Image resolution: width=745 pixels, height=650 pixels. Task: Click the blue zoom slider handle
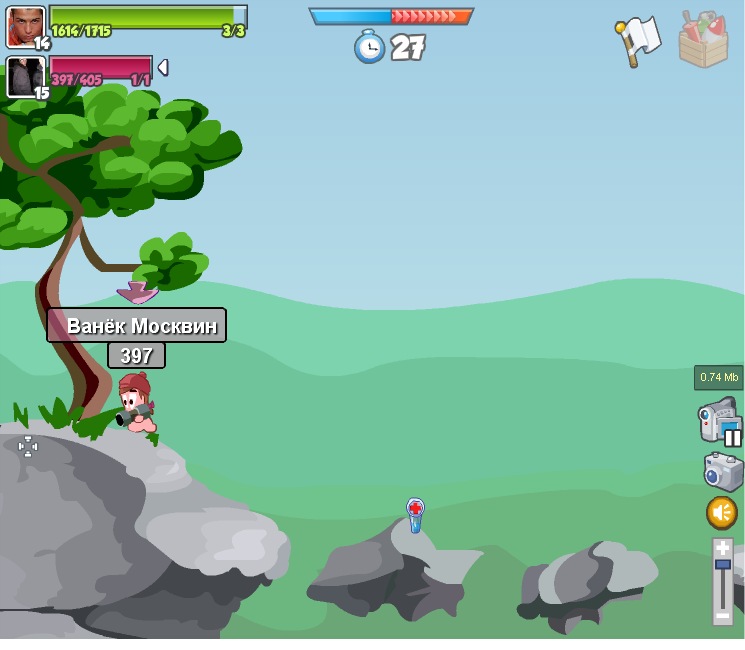pos(722,565)
